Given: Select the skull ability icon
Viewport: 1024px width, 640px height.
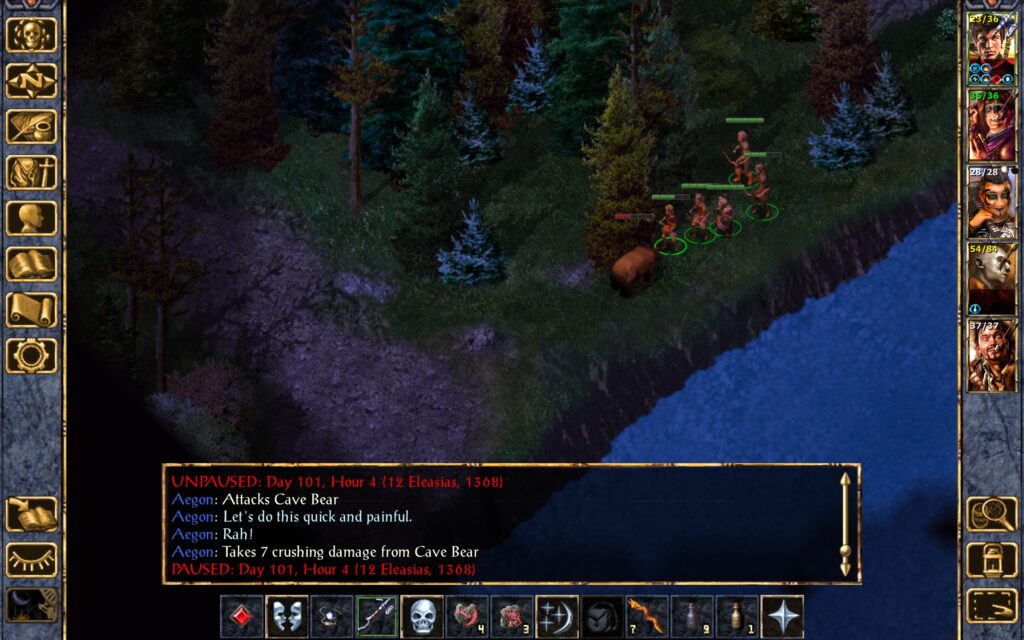Looking at the screenshot, I should point(422,617).
